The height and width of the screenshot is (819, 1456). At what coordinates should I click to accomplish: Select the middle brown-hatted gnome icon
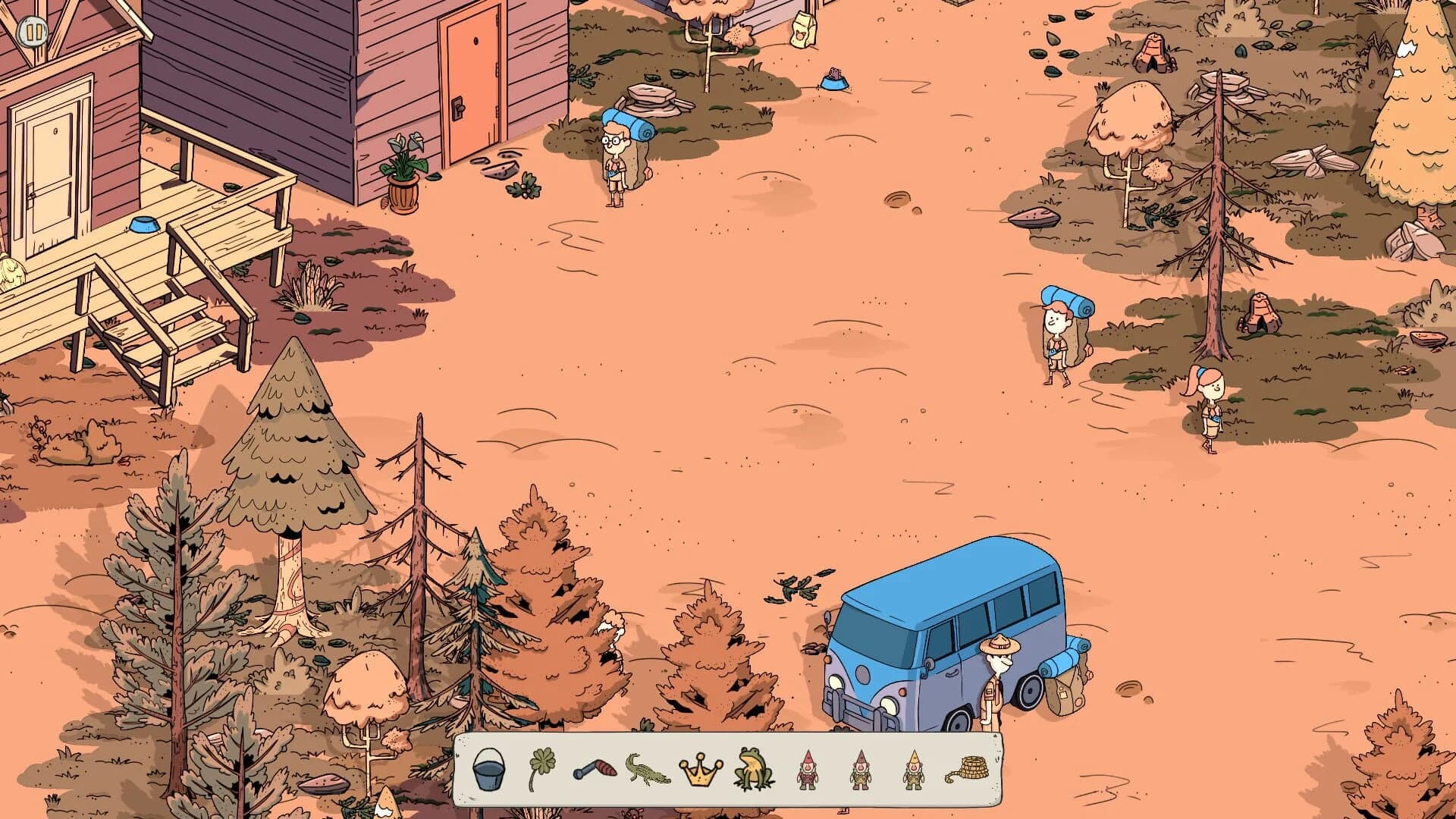(861, 768)
